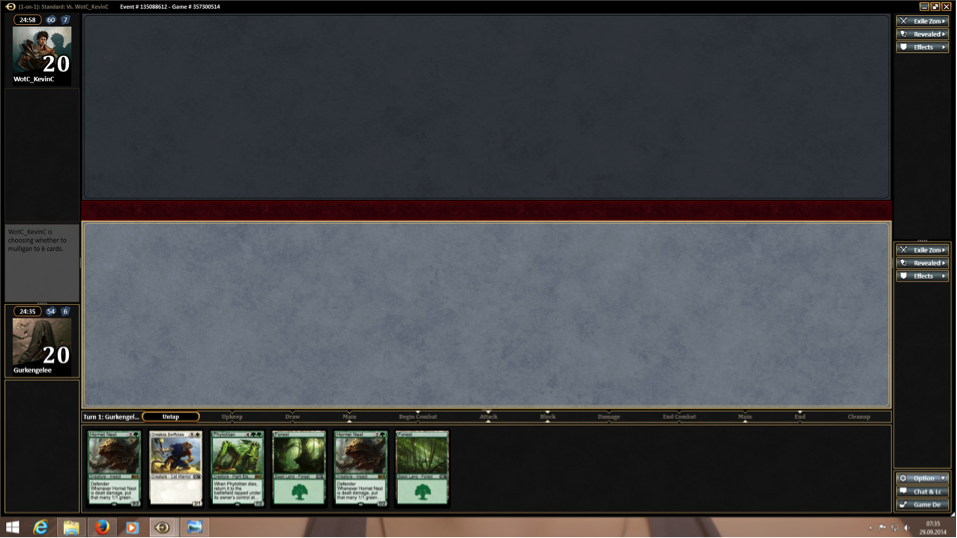
Task: Toggle the Cleanup step stop
Action: coord(858,417)
